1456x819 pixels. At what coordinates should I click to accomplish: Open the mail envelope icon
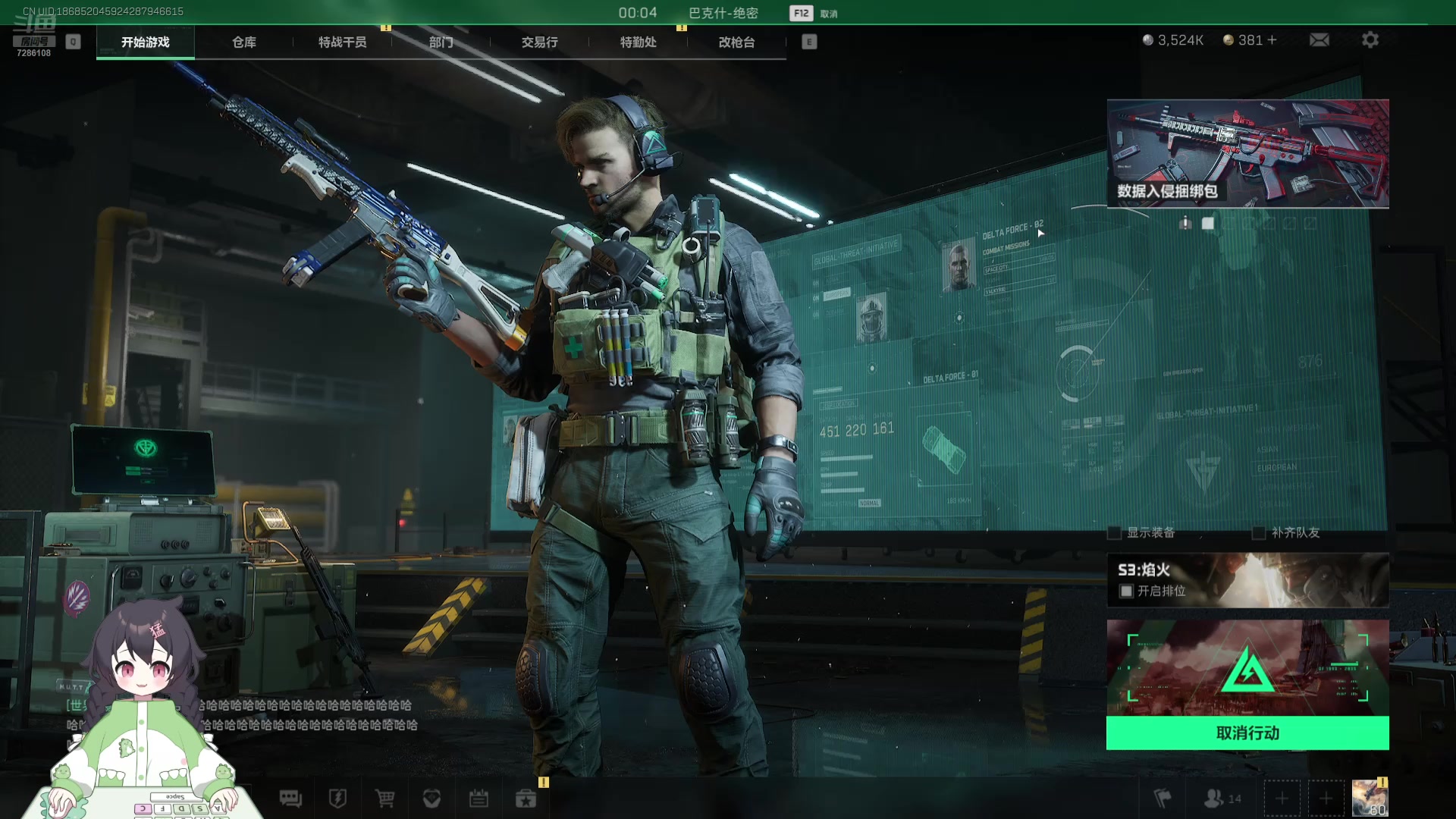(x=1319, y=40)
